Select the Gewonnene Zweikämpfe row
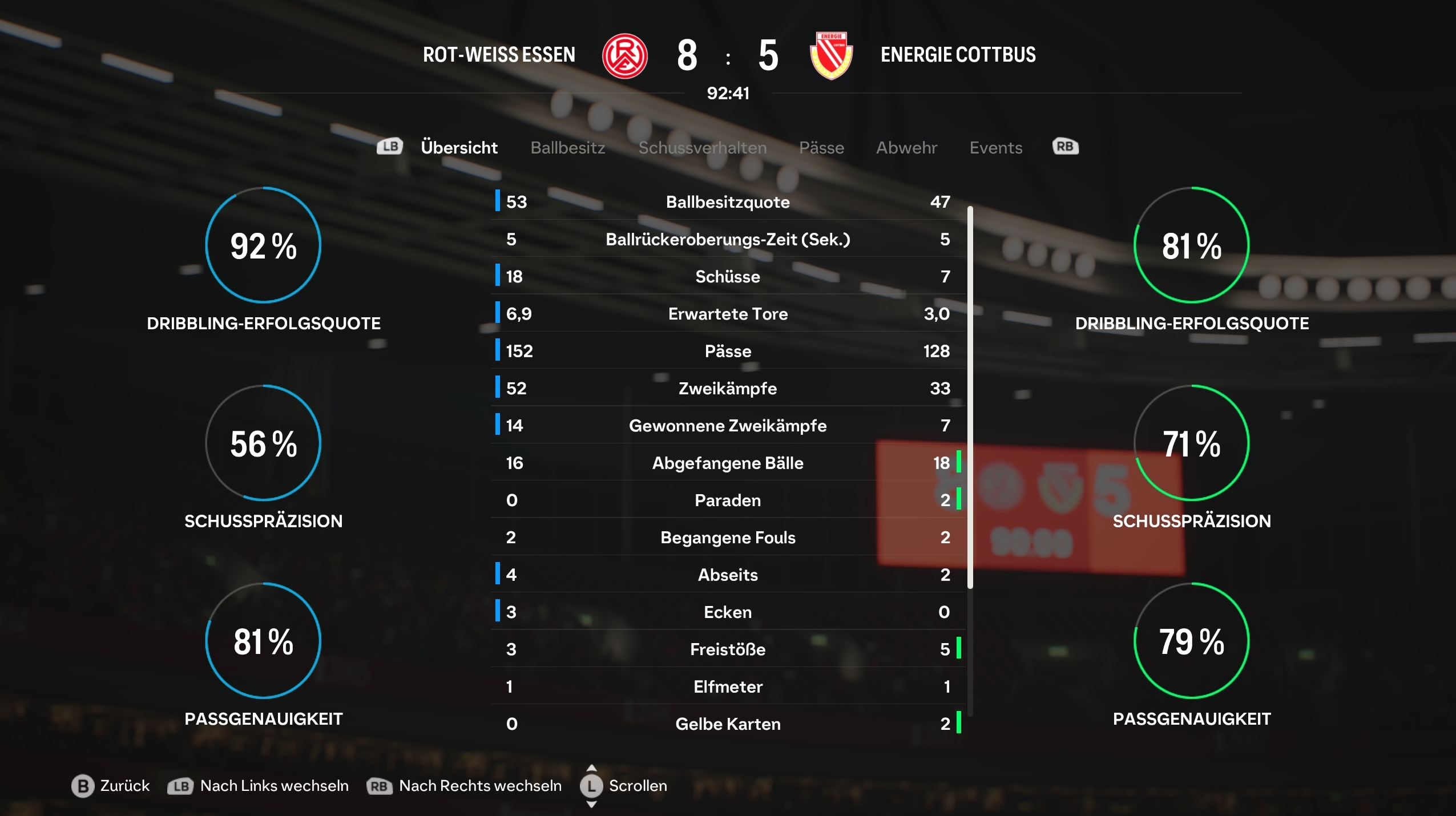Screen dimensions: 1456x816 tap(728, 426)
